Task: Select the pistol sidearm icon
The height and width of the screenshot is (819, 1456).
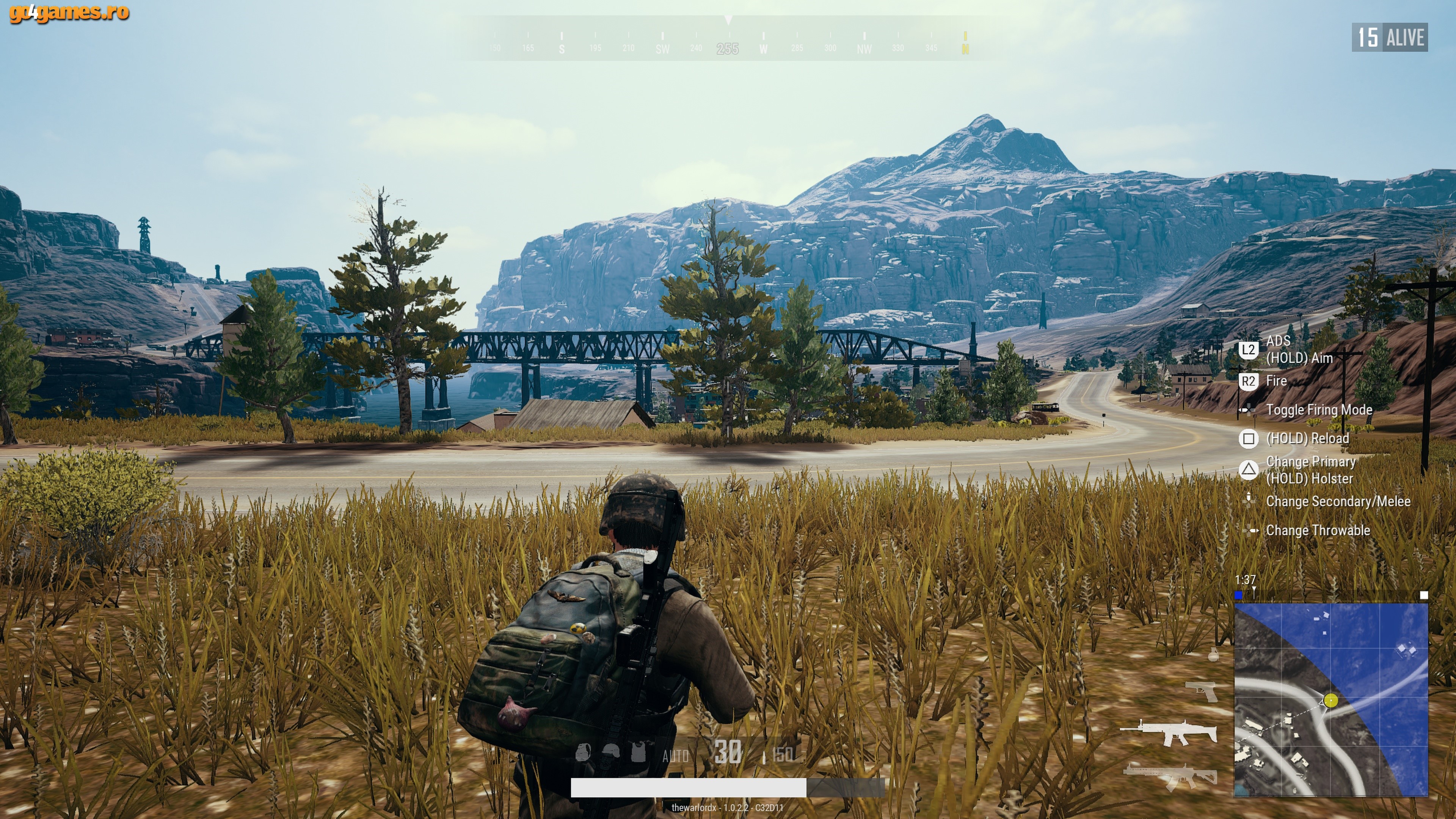Action: (1200, 692)
